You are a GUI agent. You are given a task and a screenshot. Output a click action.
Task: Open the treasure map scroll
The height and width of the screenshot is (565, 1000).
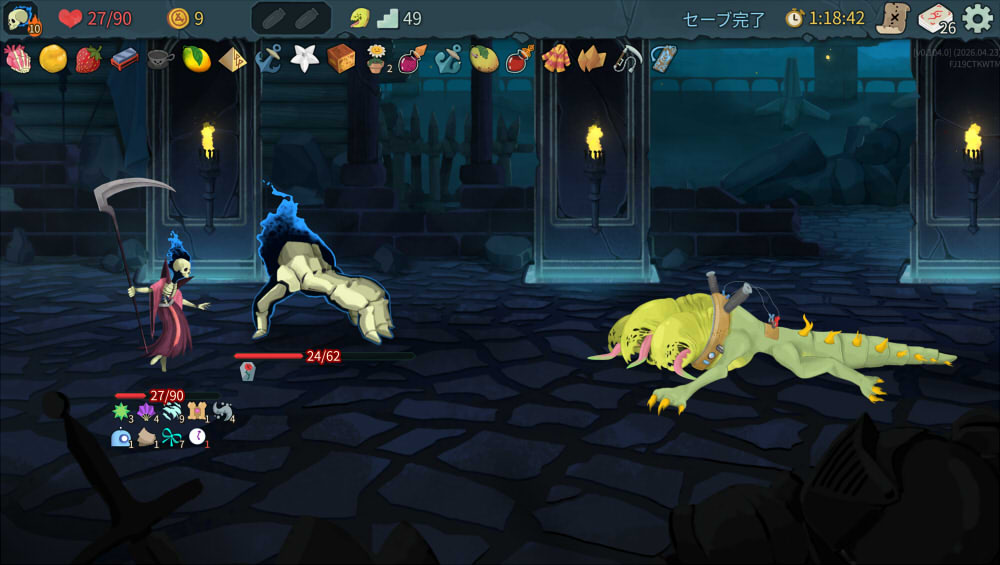point(891,18)
